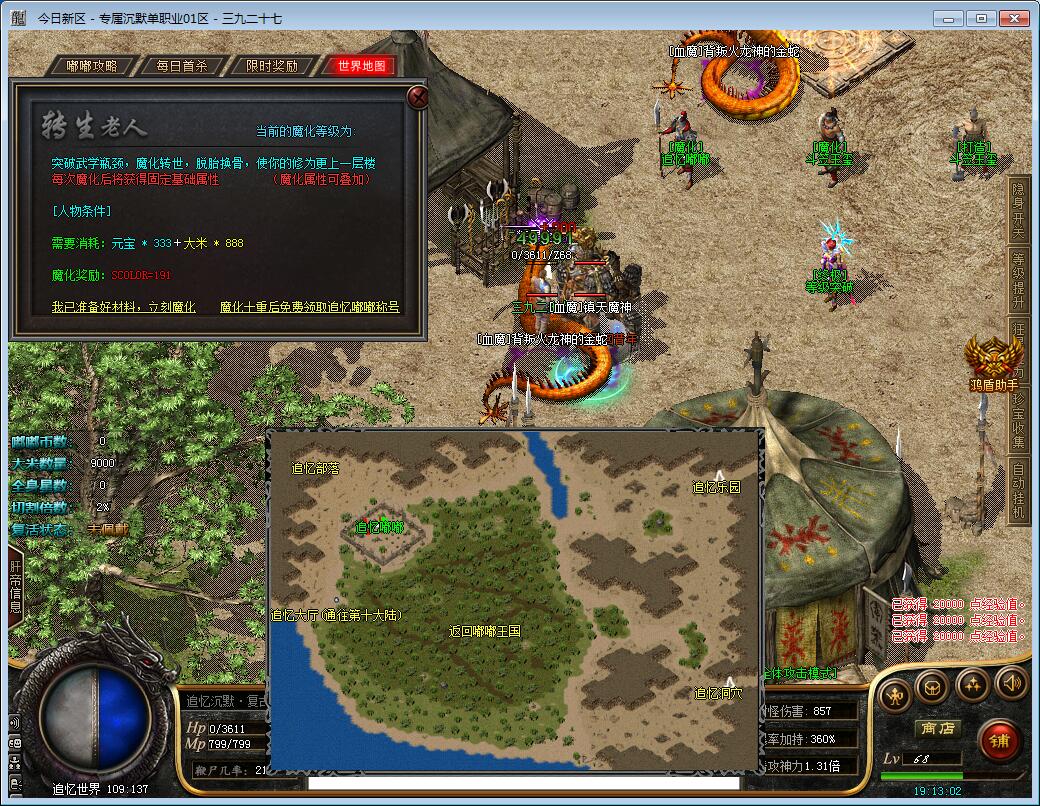Screen dimensions: 1040x806
Task: Activate 自动挂机 auto-battle
Action: [1018, 490]
